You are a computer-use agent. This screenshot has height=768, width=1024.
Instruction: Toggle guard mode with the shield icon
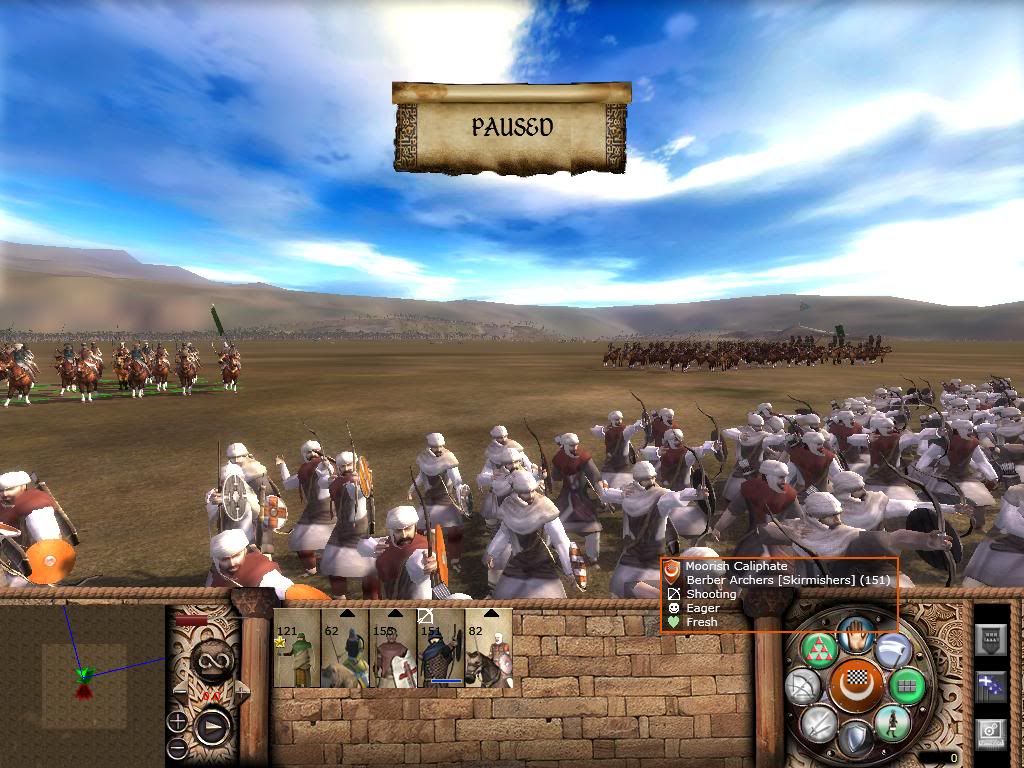coord(855,740)
